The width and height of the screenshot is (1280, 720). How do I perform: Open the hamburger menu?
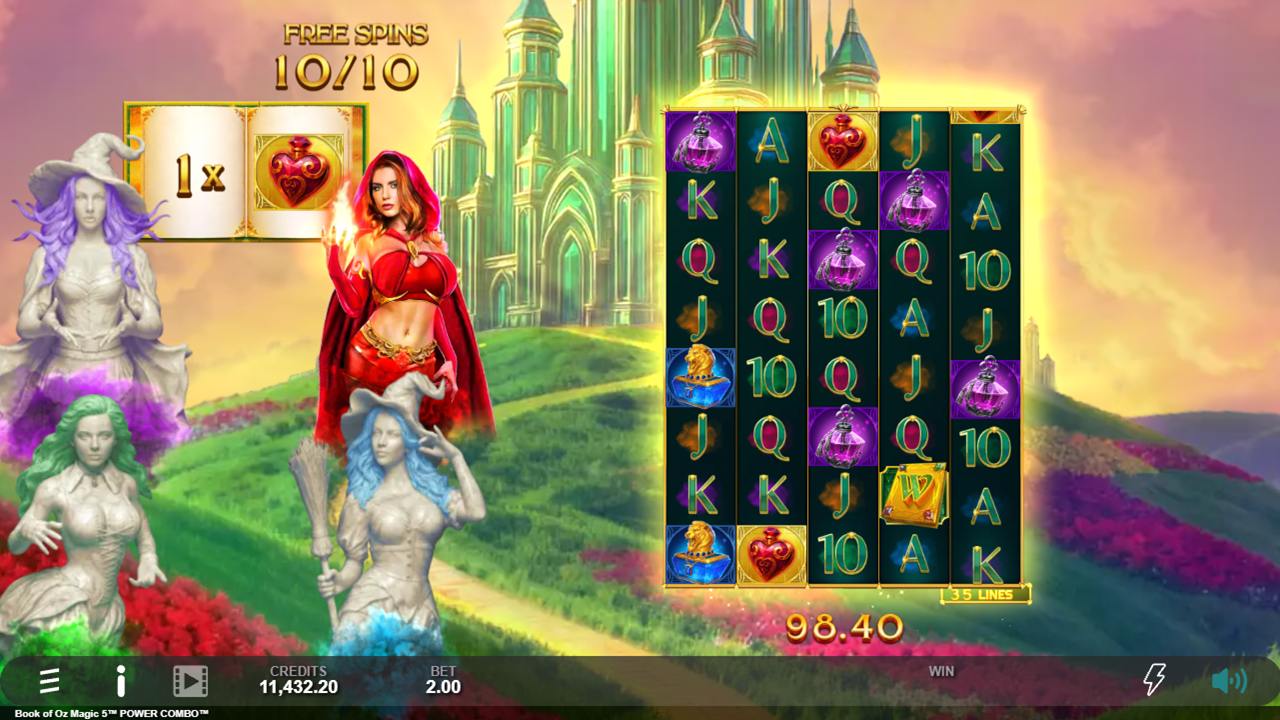pyautogui.click(x=49, y=681)
